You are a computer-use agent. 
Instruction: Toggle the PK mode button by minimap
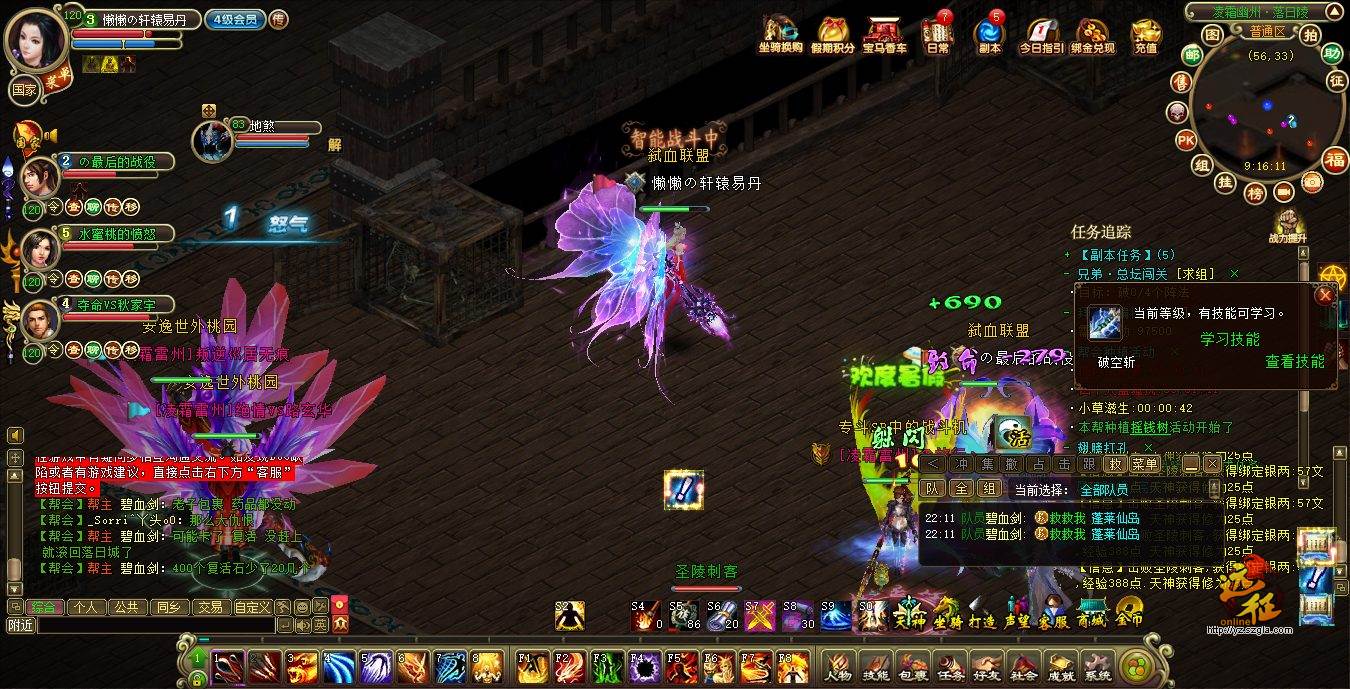(1185, 139)
